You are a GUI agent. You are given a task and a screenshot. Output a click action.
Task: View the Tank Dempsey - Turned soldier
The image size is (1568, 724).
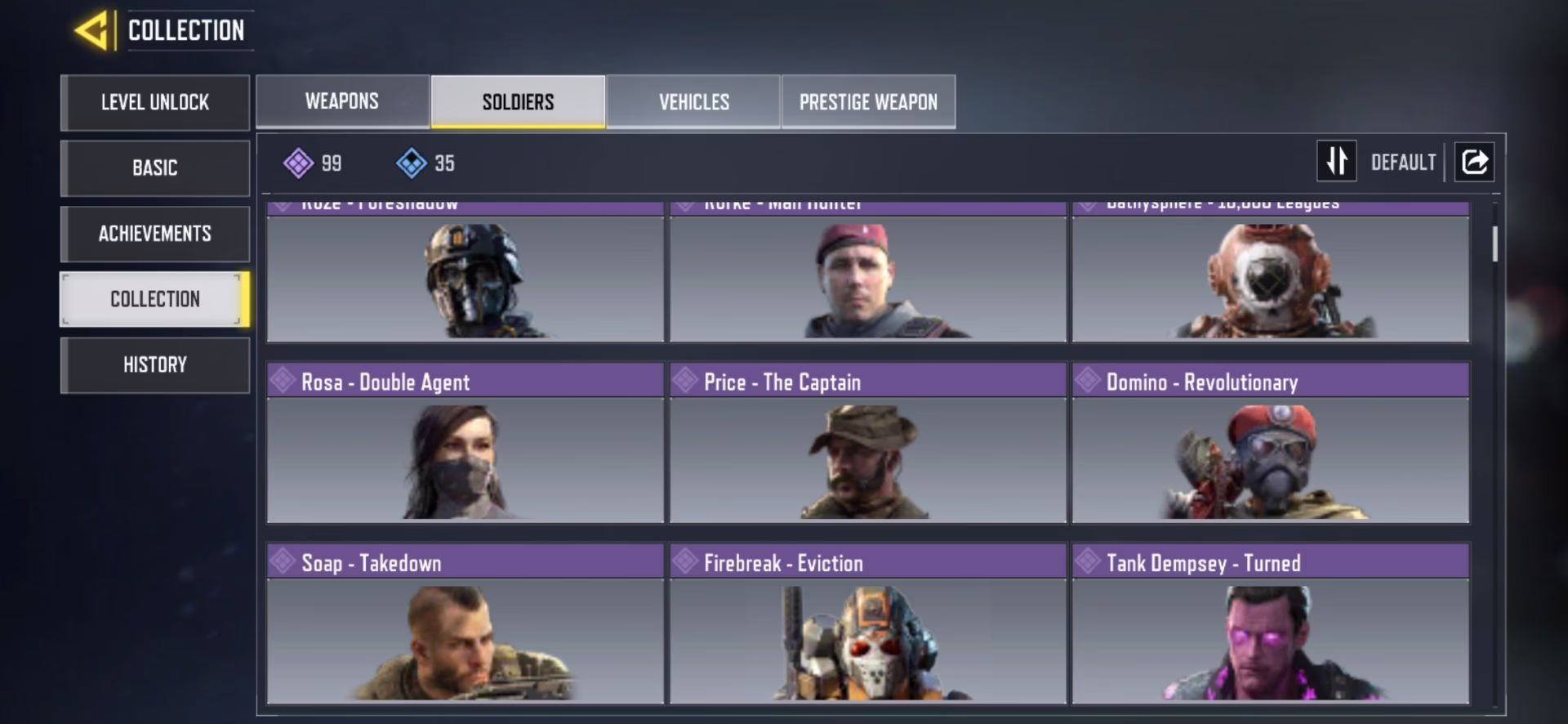(1270, 624)
